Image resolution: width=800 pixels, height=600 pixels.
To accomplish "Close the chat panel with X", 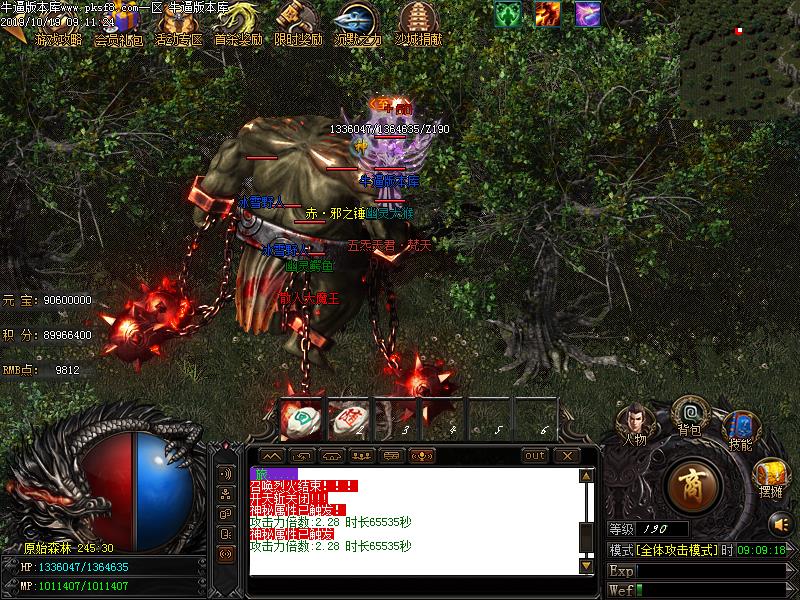I will (567, 456).
